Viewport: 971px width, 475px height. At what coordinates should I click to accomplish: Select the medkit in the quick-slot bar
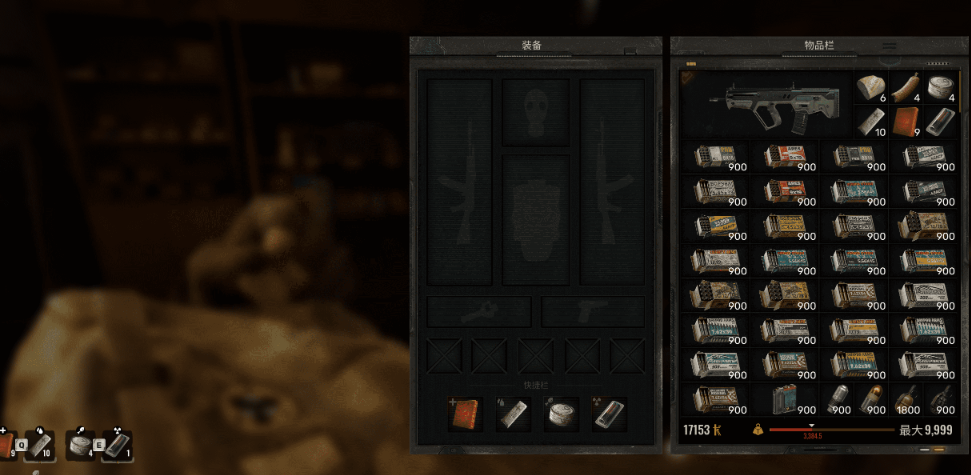[465, 414]
